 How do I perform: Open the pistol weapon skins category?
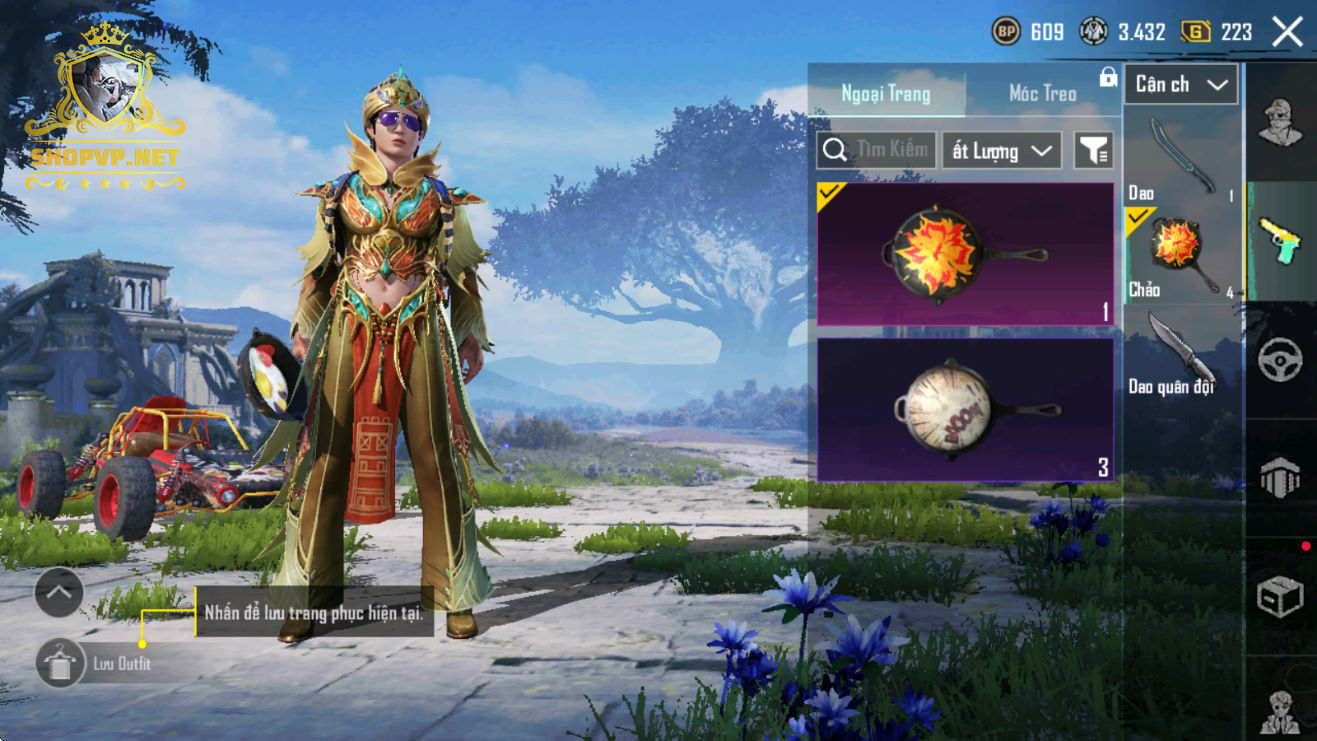1280,240
